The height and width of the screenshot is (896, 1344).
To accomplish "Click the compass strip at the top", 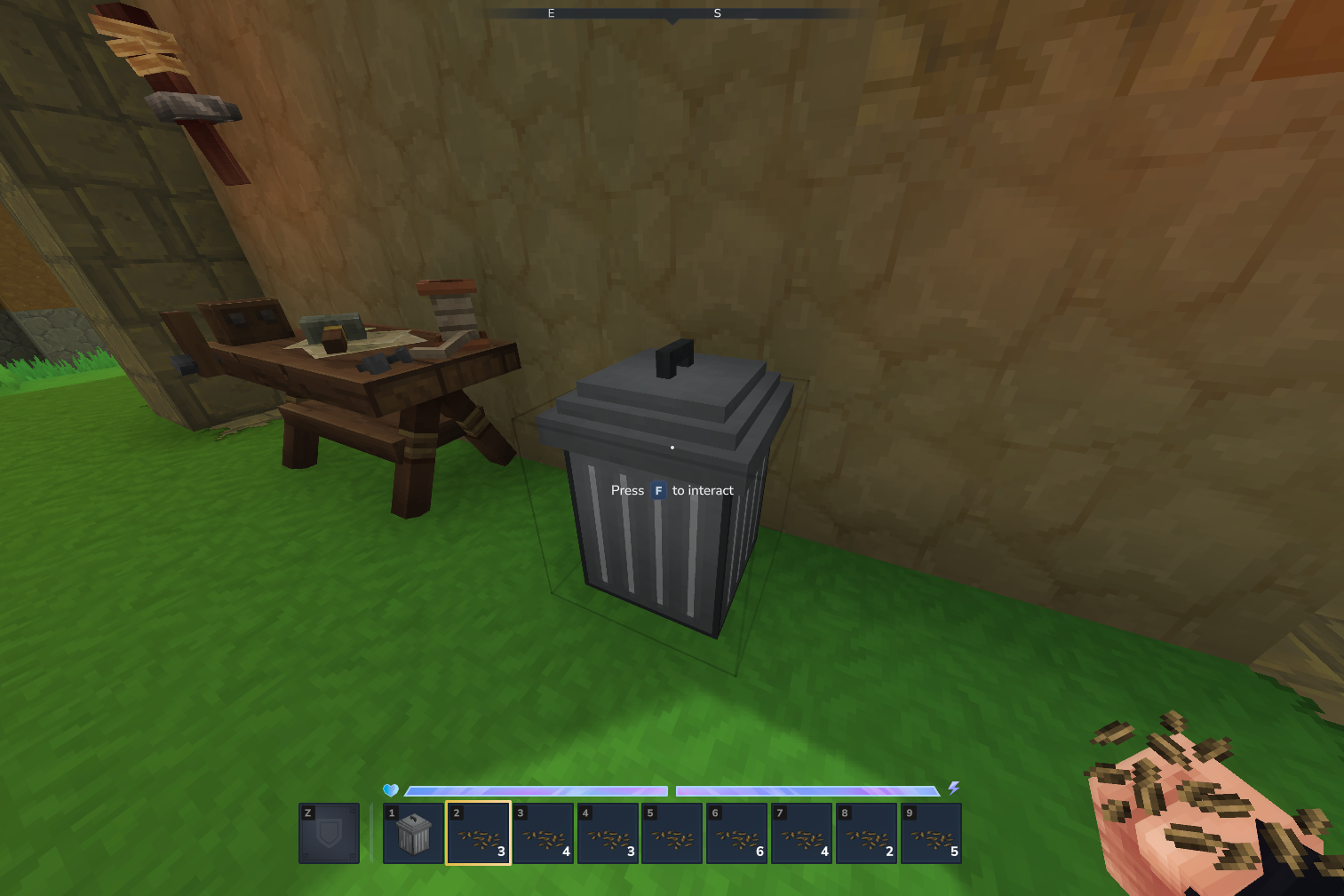I will pyautogui.click(x=672, y=13).
